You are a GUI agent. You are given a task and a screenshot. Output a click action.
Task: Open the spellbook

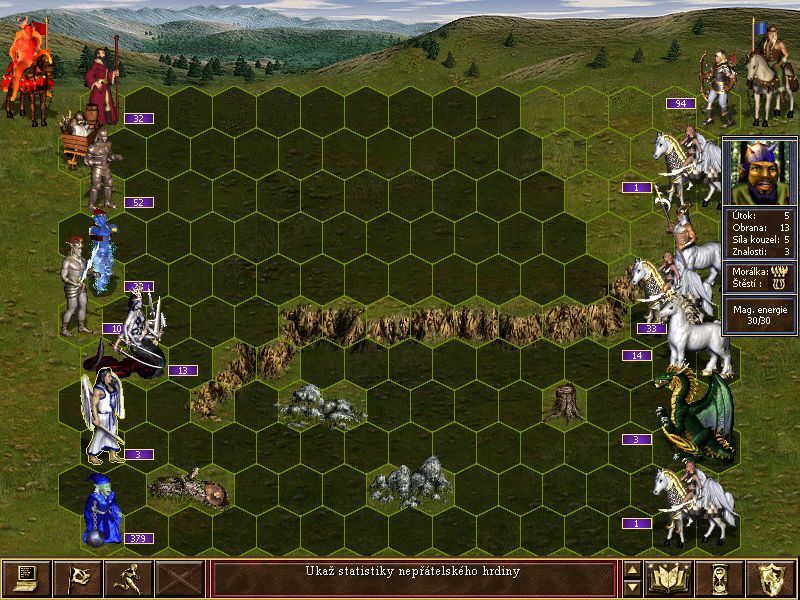pyautogui.click(x=671, y=578)
